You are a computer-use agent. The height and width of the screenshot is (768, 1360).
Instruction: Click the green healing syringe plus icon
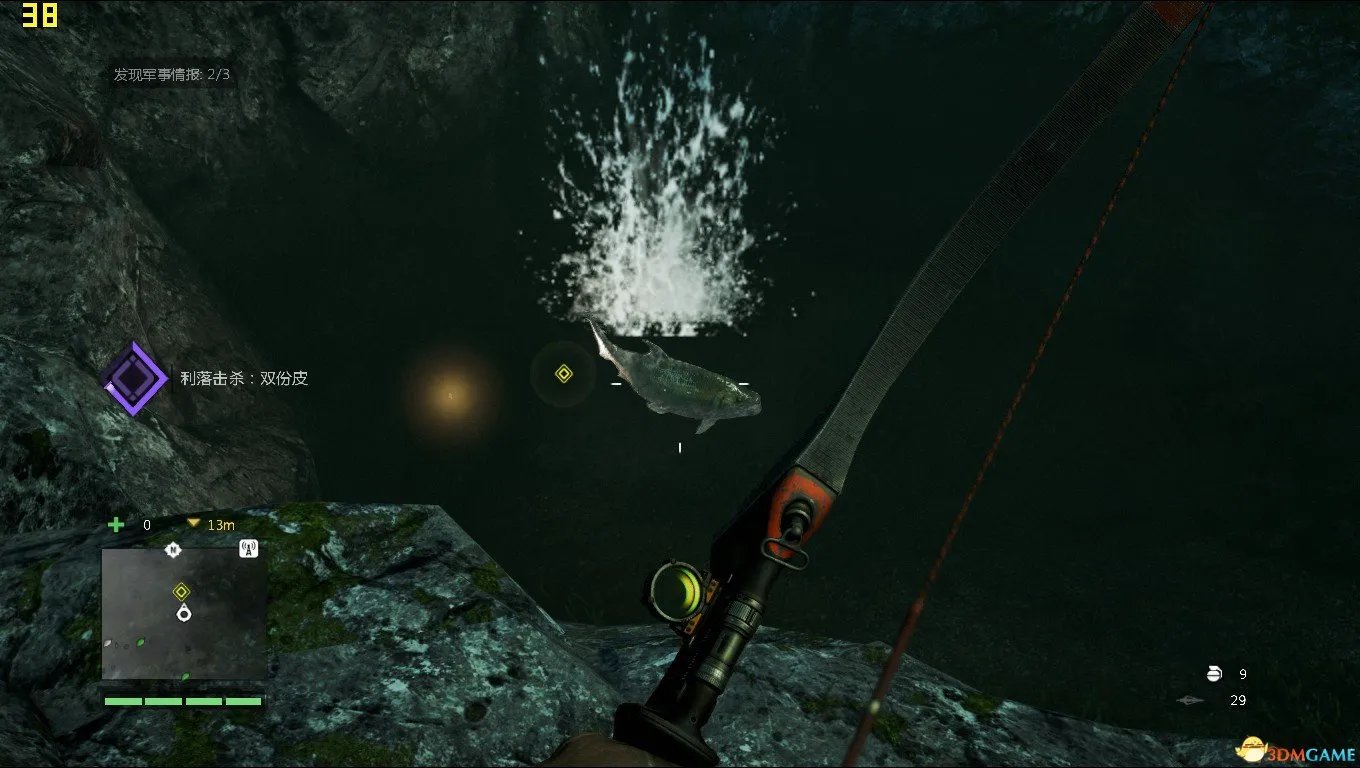pyautogui.click(x=116, y=524)
